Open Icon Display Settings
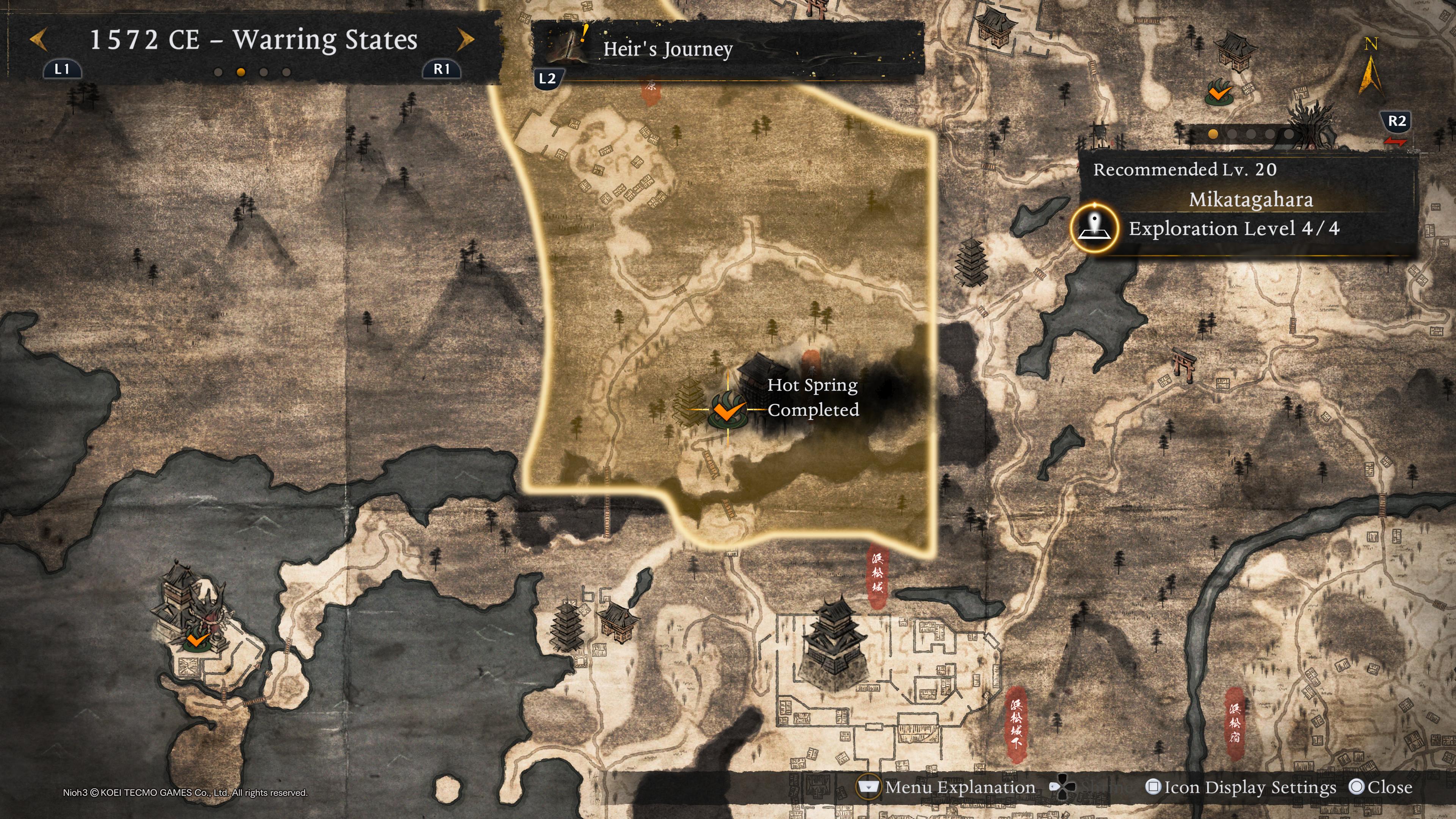 [1241, 788]
